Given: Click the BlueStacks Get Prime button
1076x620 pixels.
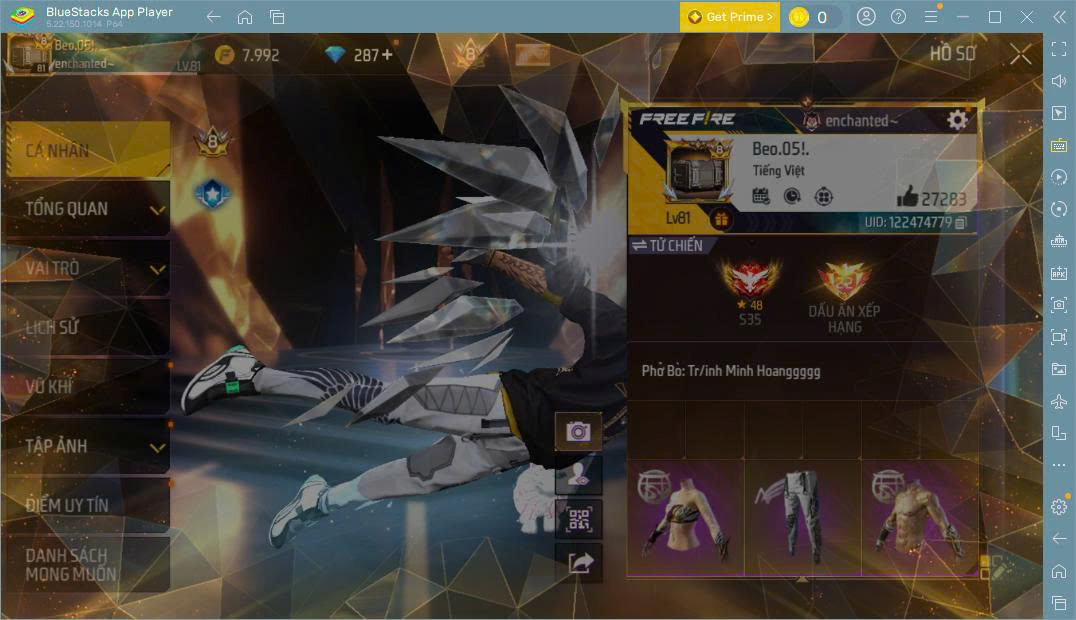Looking at the screenshot, I should (729, 17).
